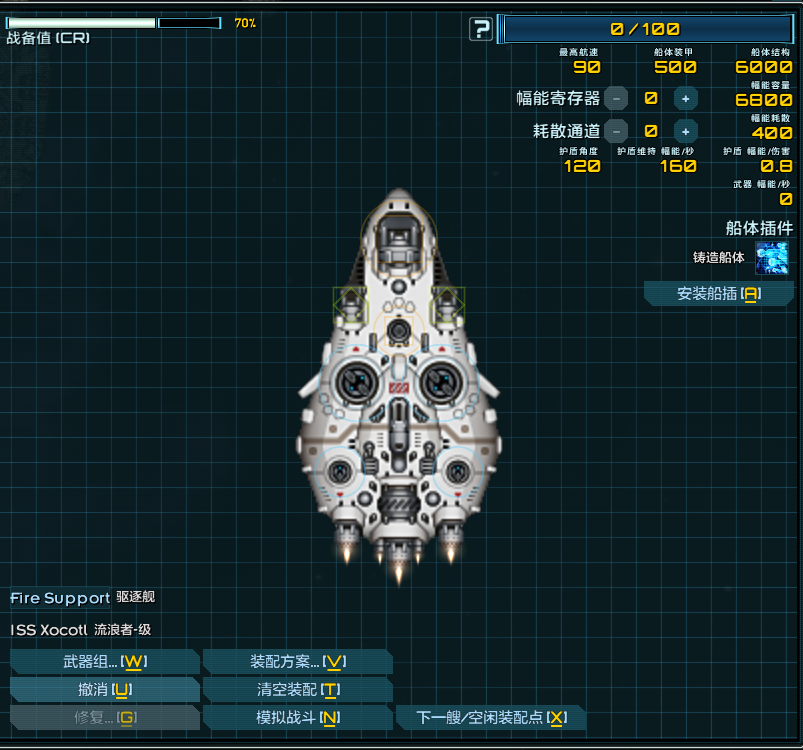Image resolution: width=803 pixels, height=750 pixels.
Task: Decrease 耗散通道 vents with minus
Action: 617,130
